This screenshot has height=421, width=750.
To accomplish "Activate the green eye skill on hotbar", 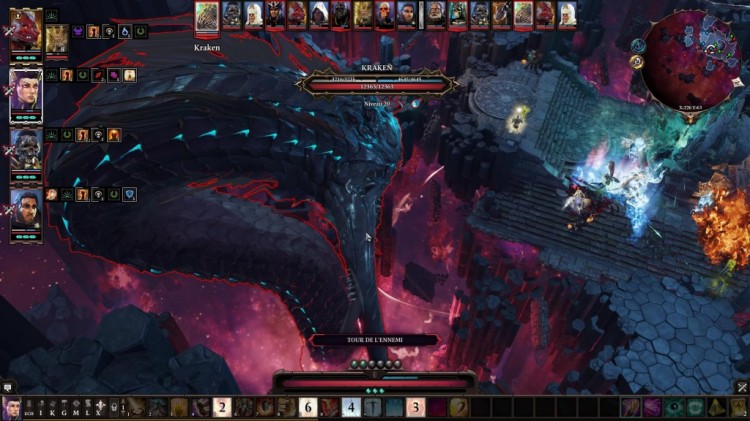I will pyautogui.click(x=673, y=407).
